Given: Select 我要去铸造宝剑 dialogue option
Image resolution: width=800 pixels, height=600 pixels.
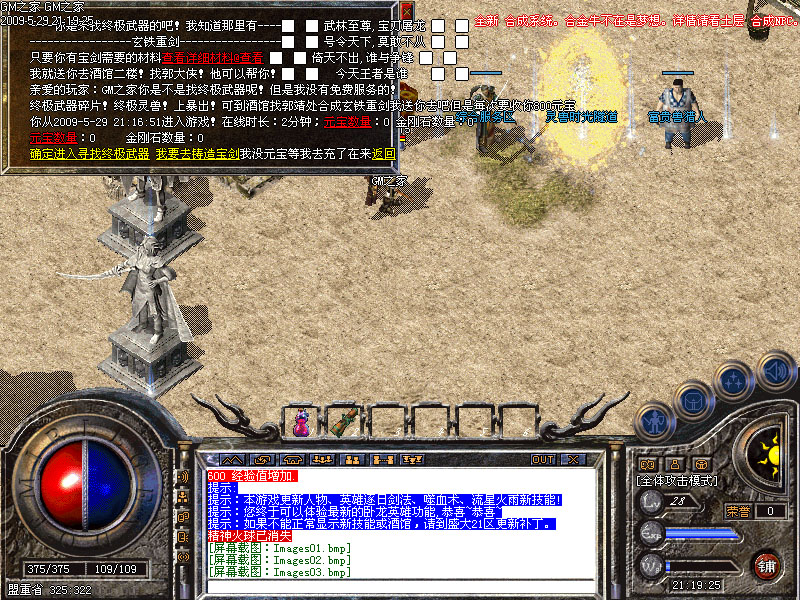Looking at the screenshot, I should coord(196,154).
